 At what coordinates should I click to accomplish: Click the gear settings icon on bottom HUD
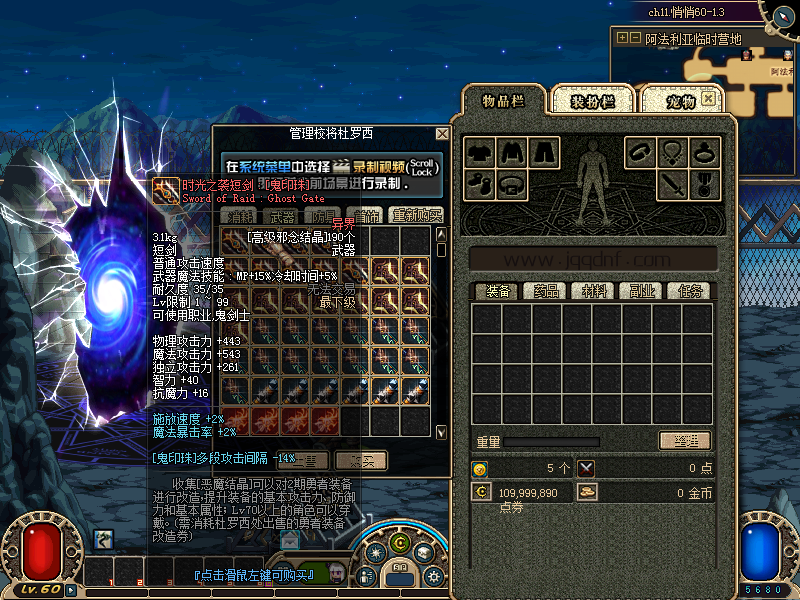click(433, 576)
